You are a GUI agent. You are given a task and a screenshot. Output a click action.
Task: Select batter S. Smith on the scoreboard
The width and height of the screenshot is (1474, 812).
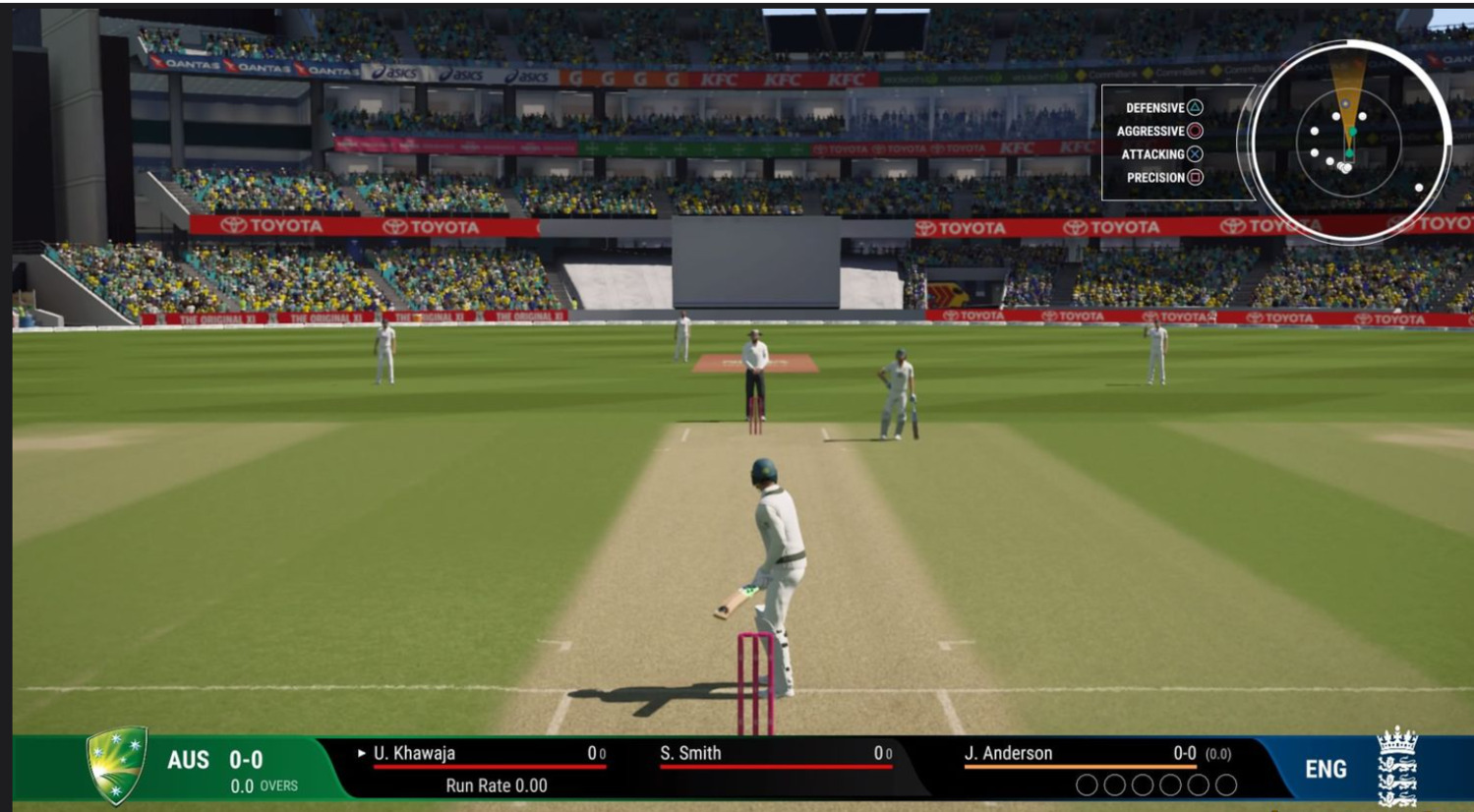tap(690, 754)
